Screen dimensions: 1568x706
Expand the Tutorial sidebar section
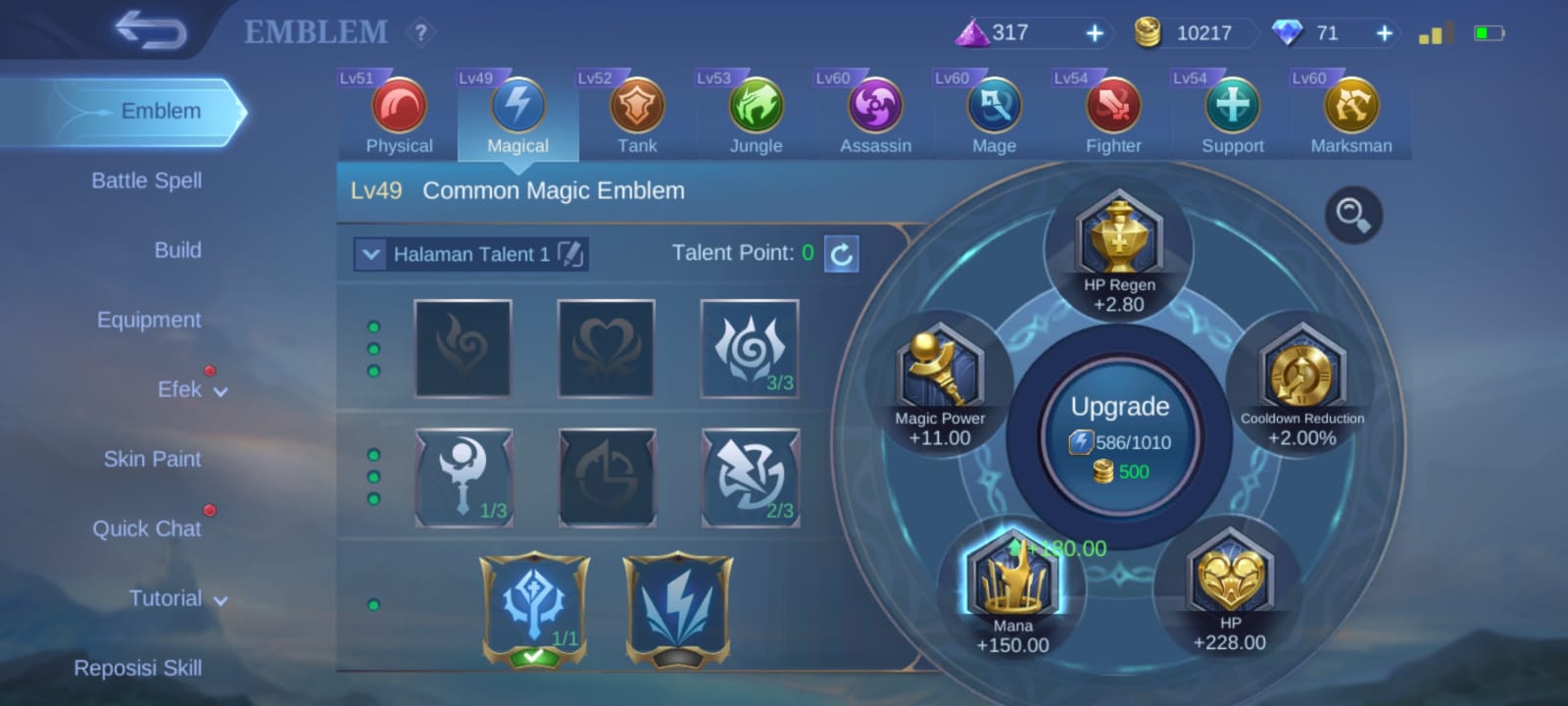(x=176, y=598)
